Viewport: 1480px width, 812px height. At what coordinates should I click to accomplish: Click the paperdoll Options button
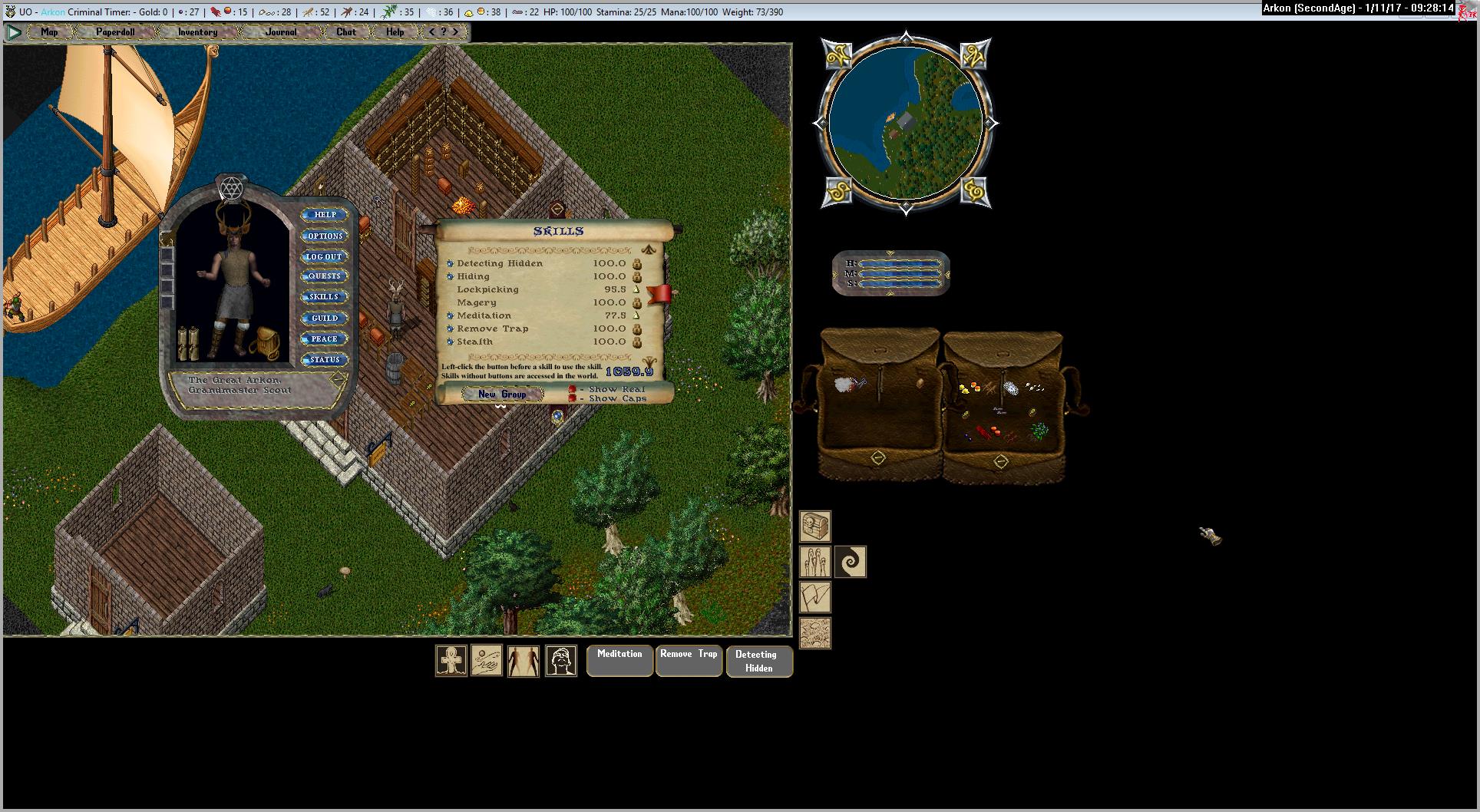pos(325,236)
